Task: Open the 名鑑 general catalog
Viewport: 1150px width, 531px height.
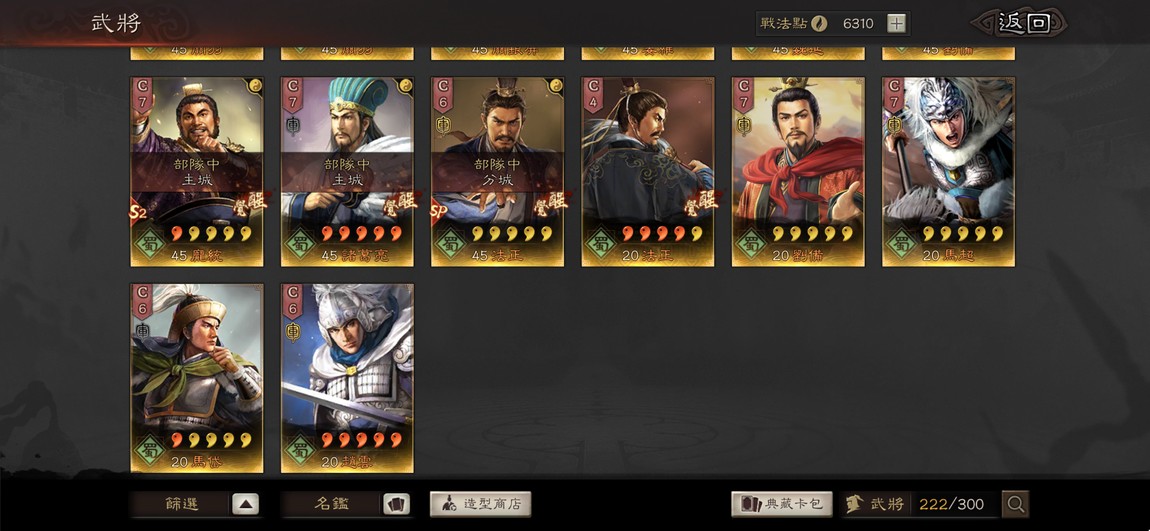Action: [x=347, y=504]
